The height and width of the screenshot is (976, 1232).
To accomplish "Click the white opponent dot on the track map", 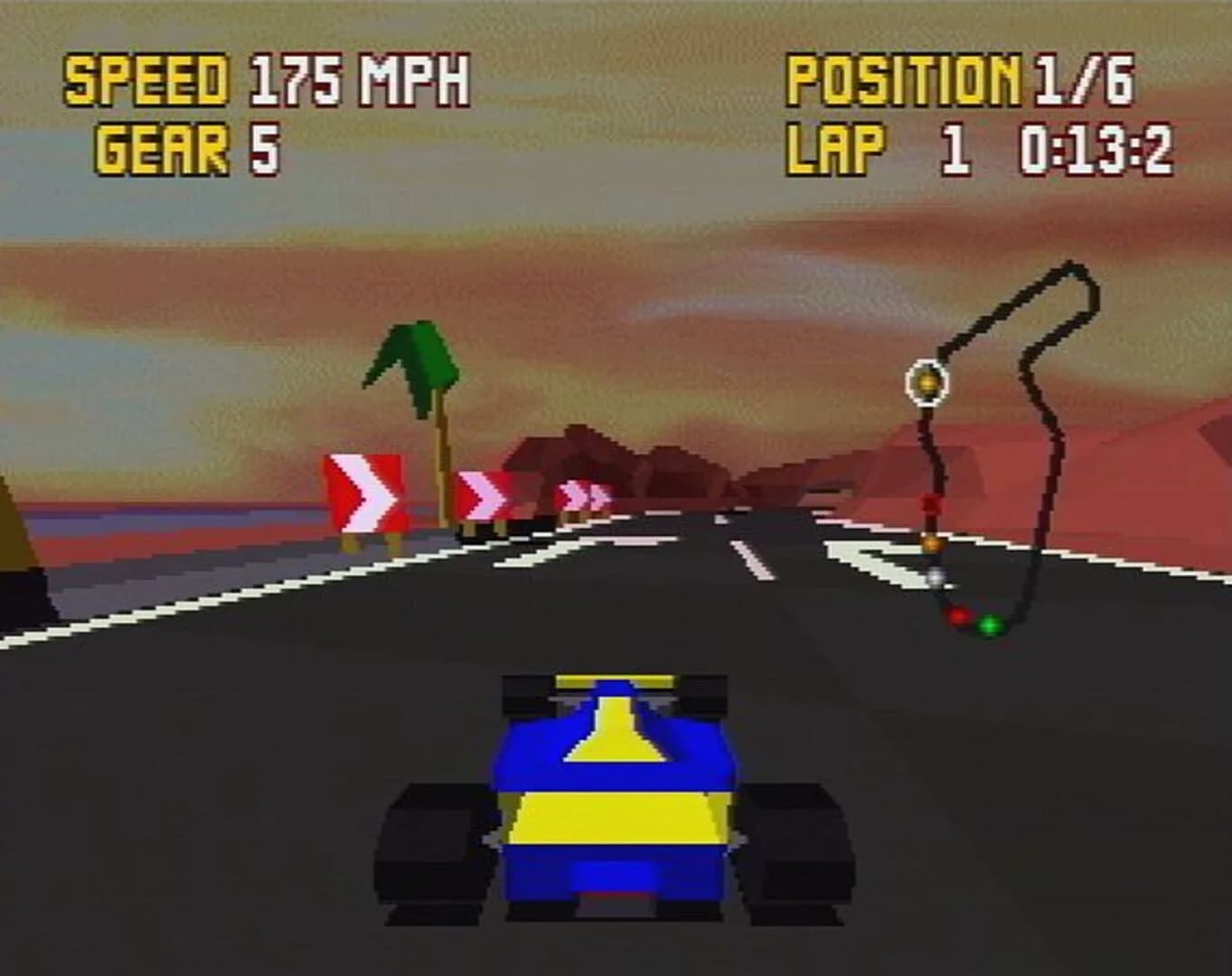I will tap(936, 577).
